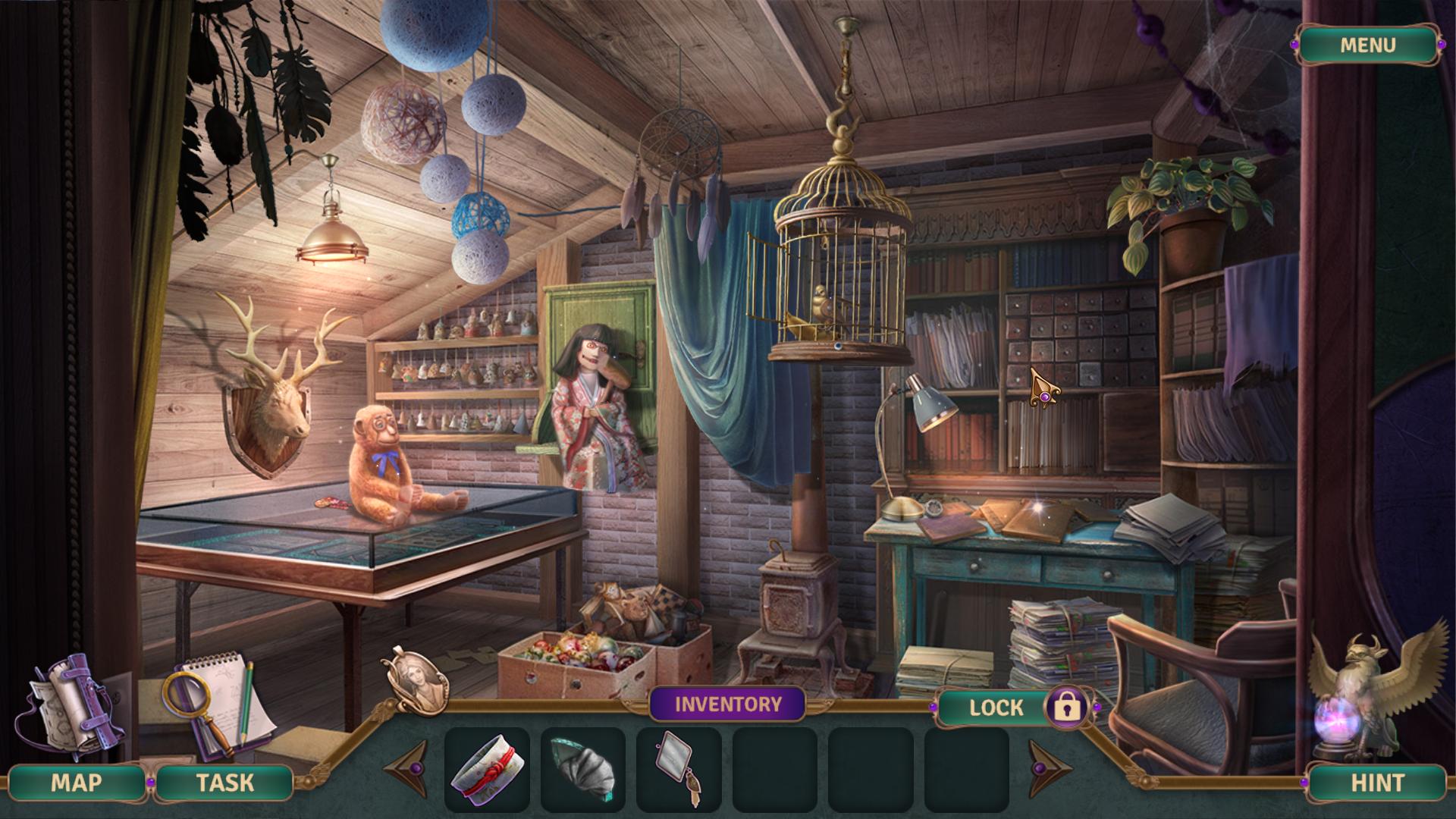Open the Menu button
This screenshot has height=819, width=1456.
pyautogui.click(x=1367, y=45)
